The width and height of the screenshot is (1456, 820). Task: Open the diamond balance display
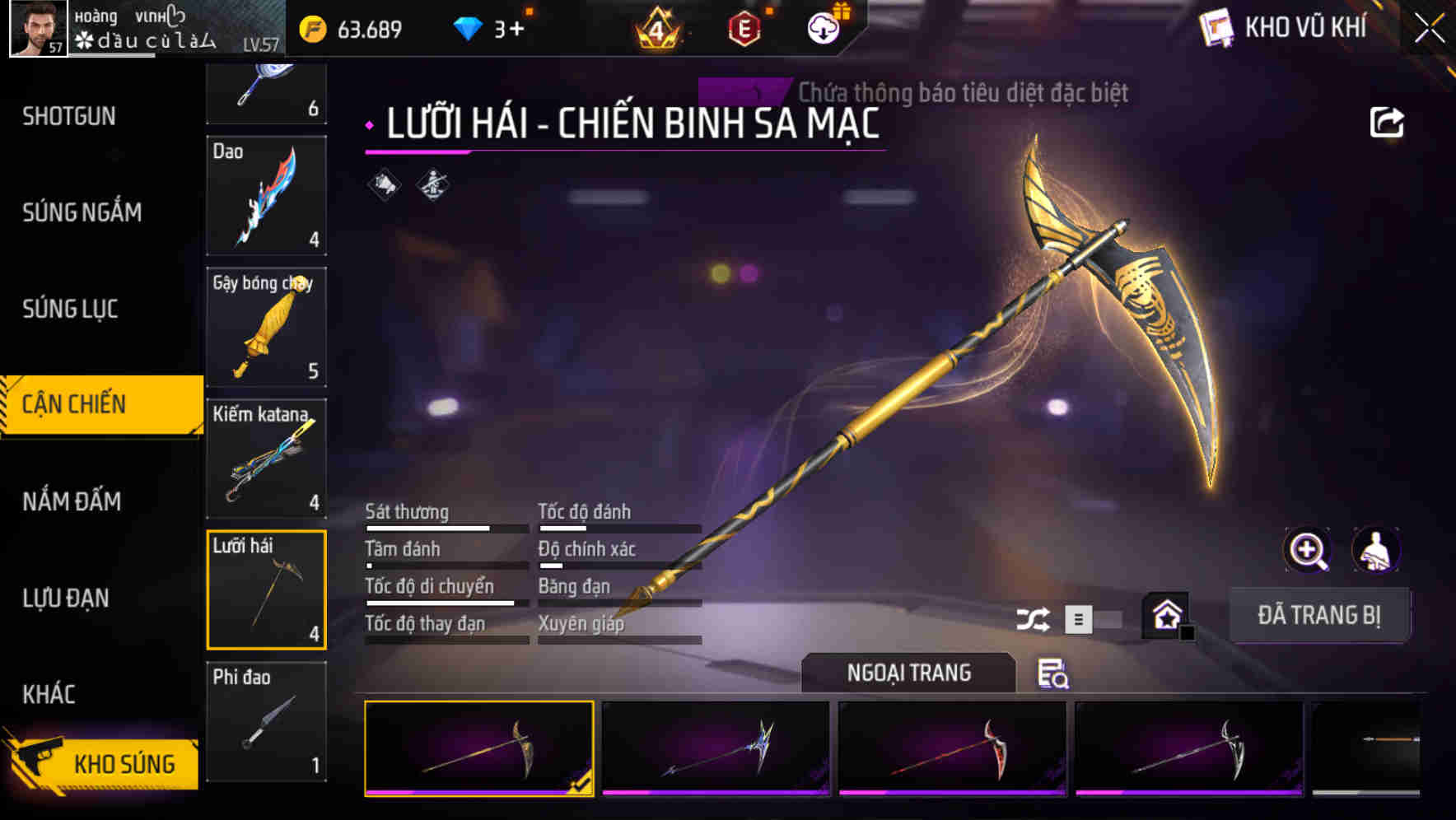tap(488, 27)
